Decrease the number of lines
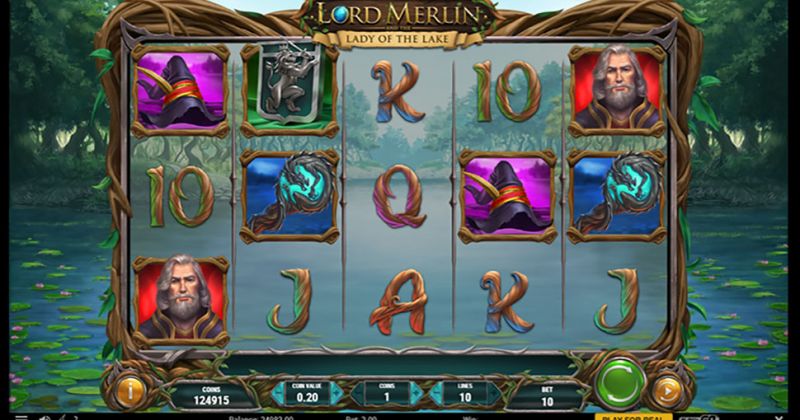Image resolution: width=800 pixels, height=420 pixels. (x=434, y=394)
